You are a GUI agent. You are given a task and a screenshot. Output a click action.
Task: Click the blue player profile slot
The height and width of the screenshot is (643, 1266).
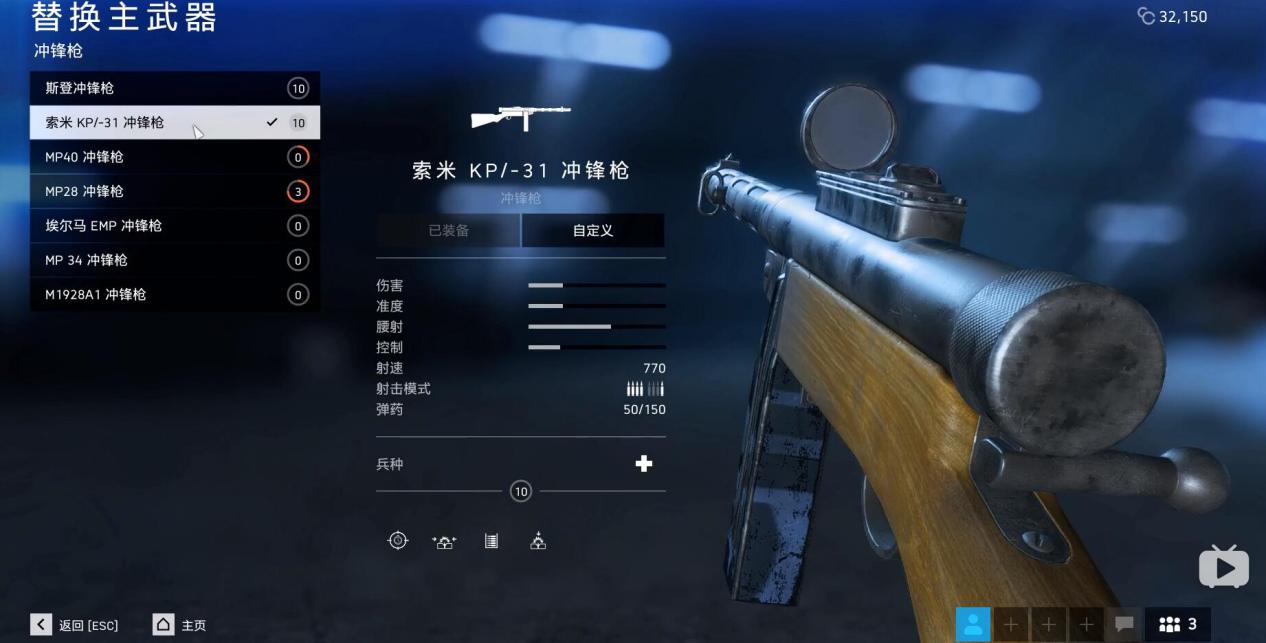pos(973,624)
